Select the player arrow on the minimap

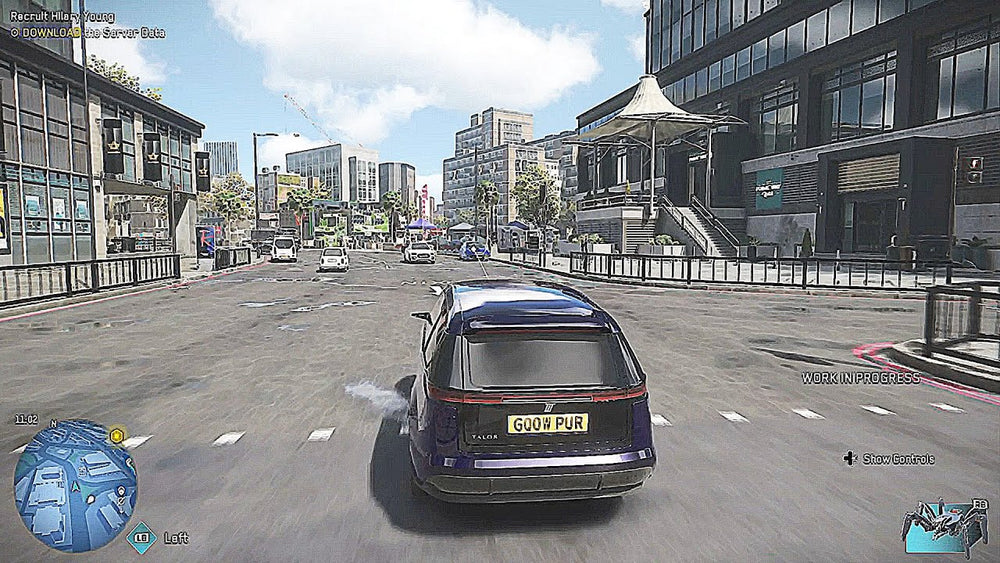coord(75,486)
